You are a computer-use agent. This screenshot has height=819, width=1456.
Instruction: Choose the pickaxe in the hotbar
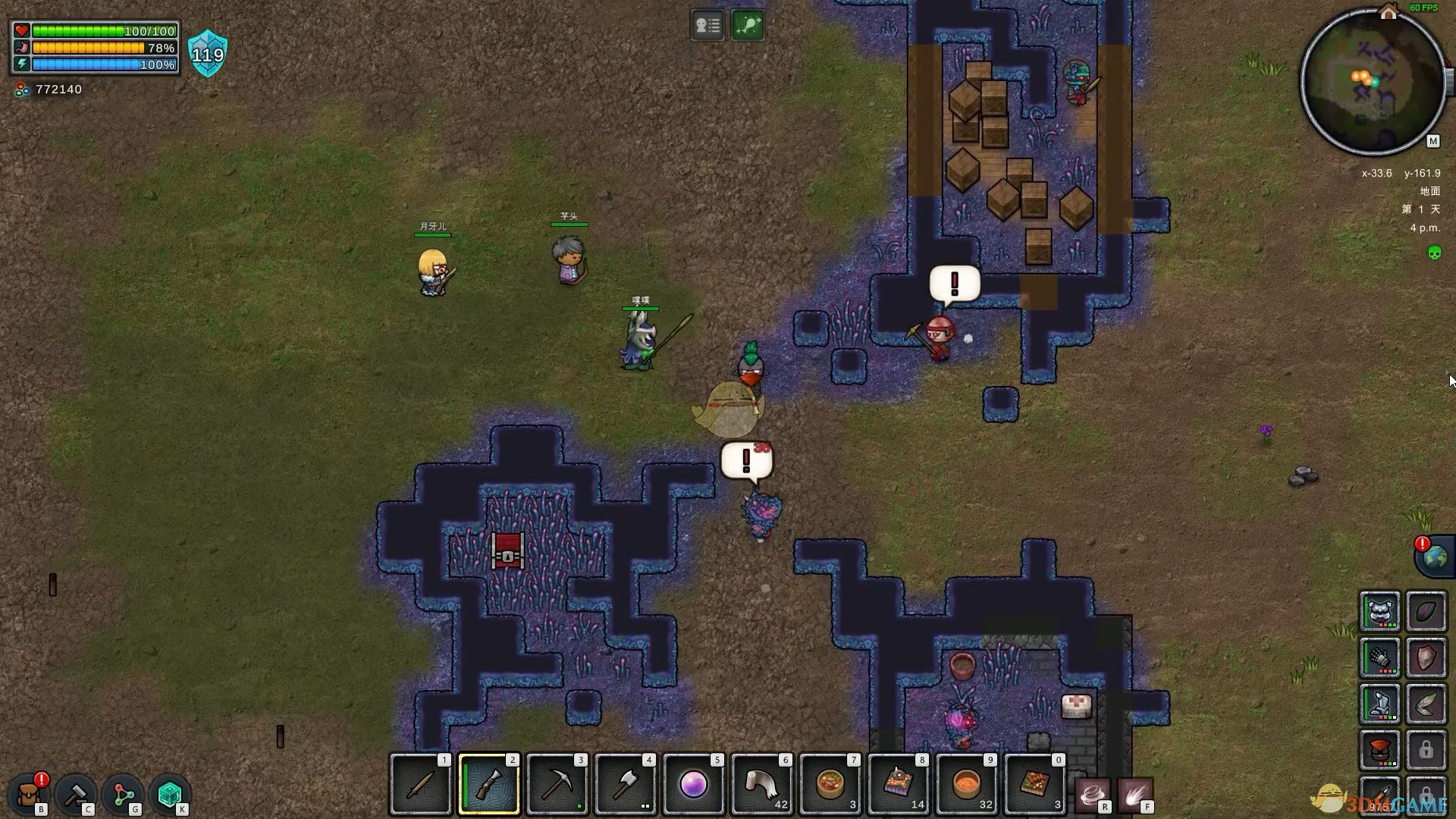click(x=557, y=784)
